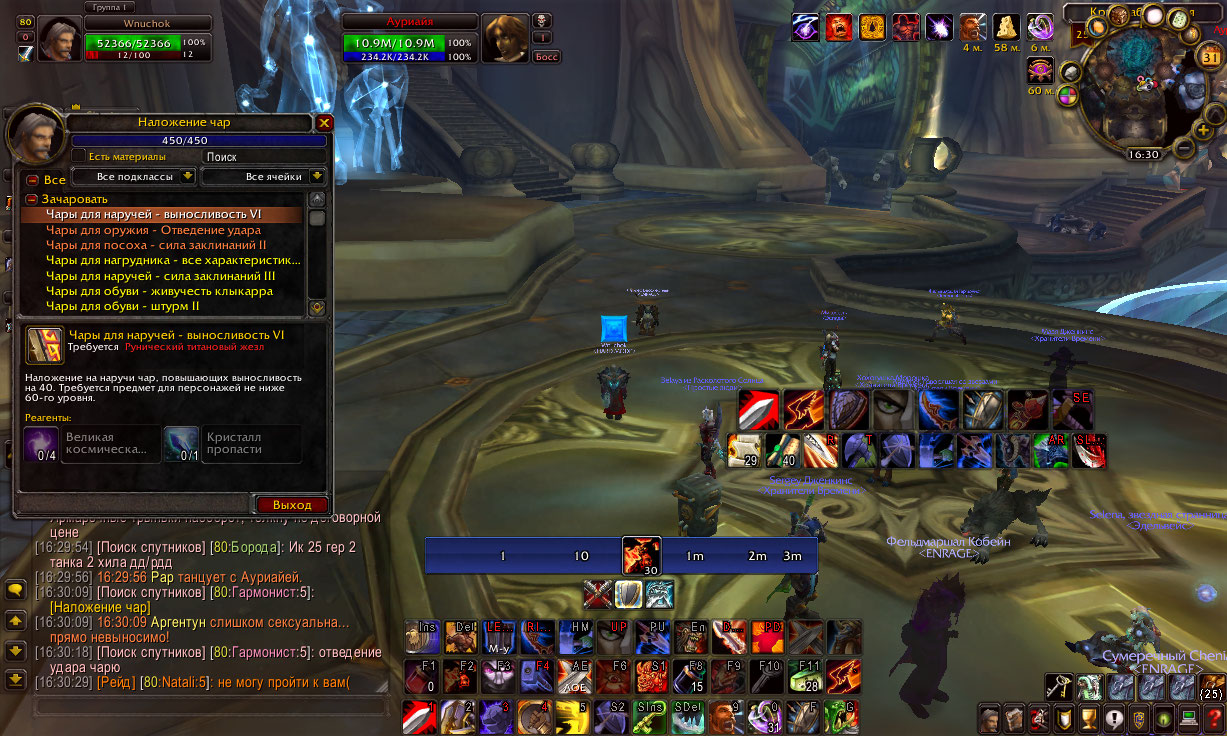Open the main backpack showing (25)
This screenshot has height=736, width=1227.
pos(1211,687)
